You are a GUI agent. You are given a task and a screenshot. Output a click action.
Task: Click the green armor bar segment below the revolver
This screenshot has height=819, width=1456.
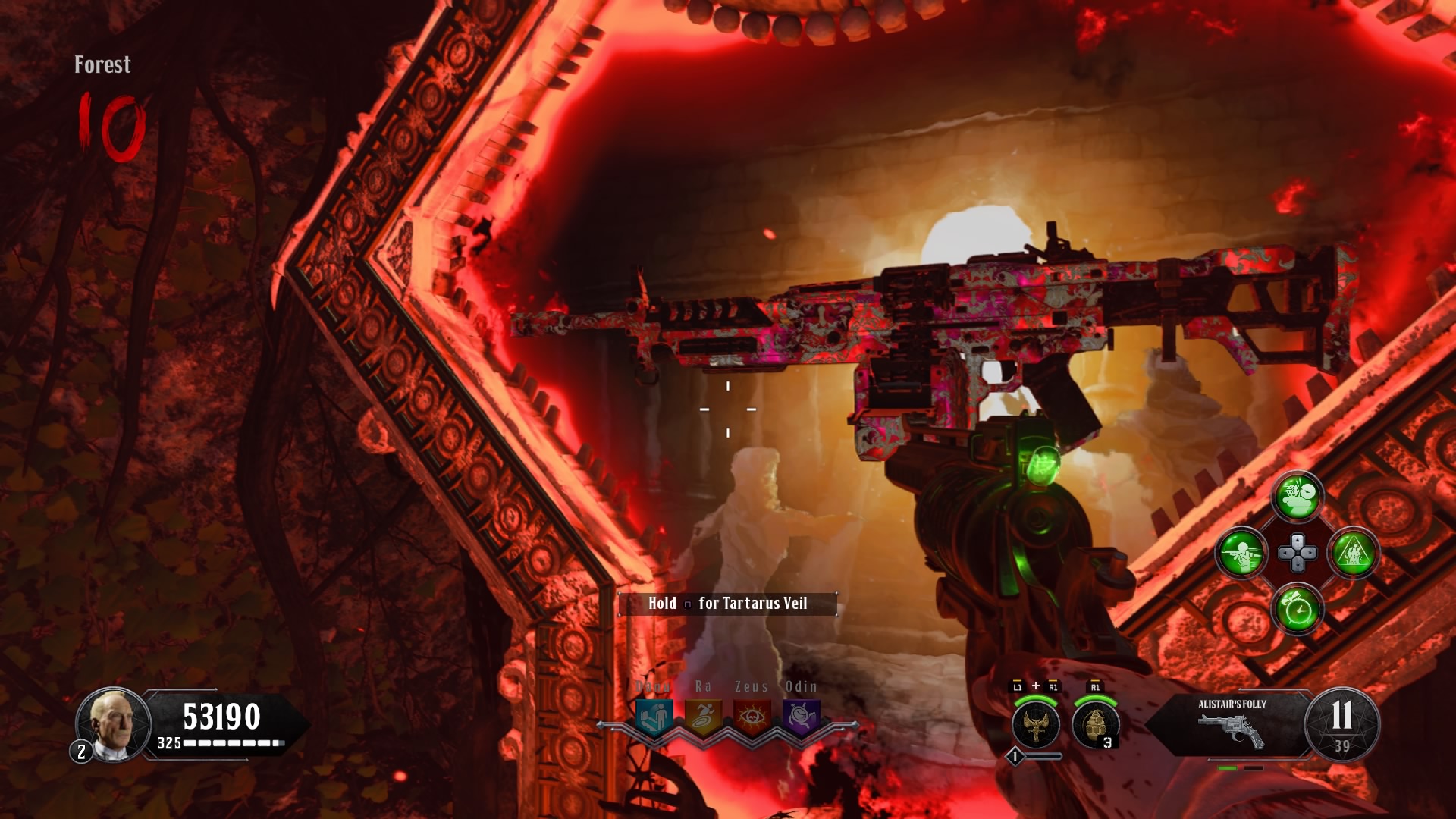1227,768
